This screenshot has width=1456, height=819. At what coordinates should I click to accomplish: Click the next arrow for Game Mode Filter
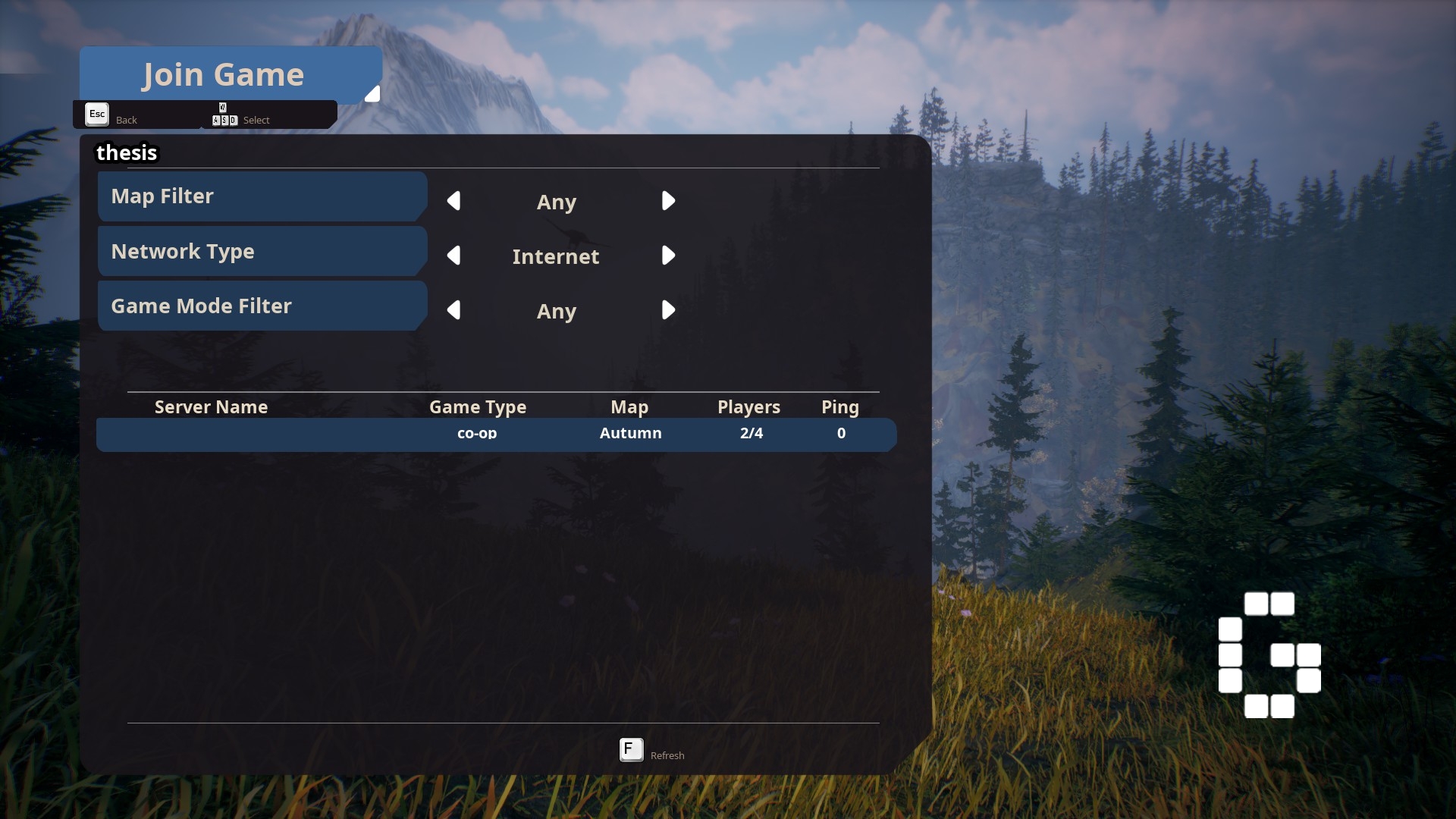pos(668,310)
